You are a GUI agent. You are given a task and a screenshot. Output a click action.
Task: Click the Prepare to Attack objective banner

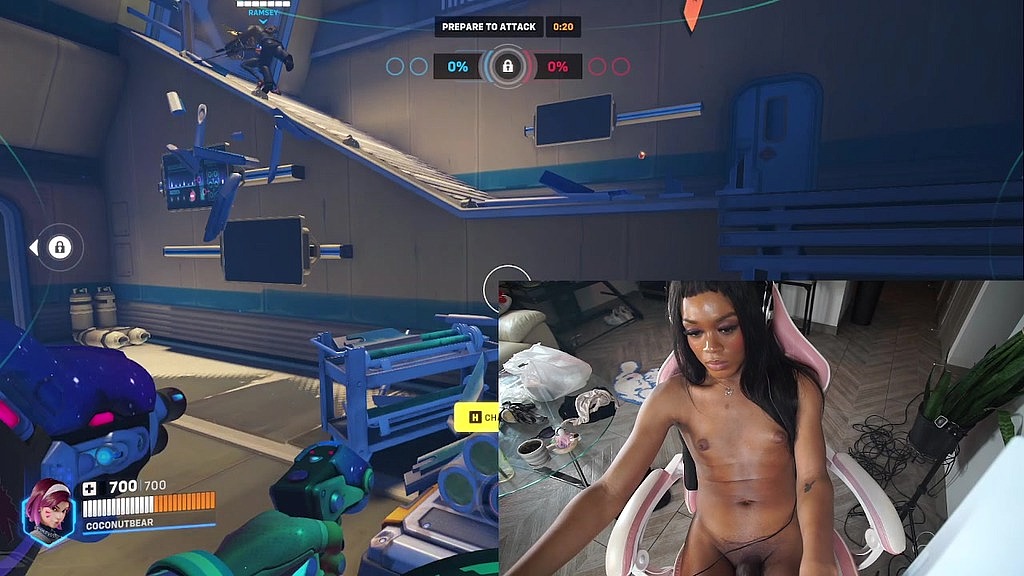click(x=489, y=27)
